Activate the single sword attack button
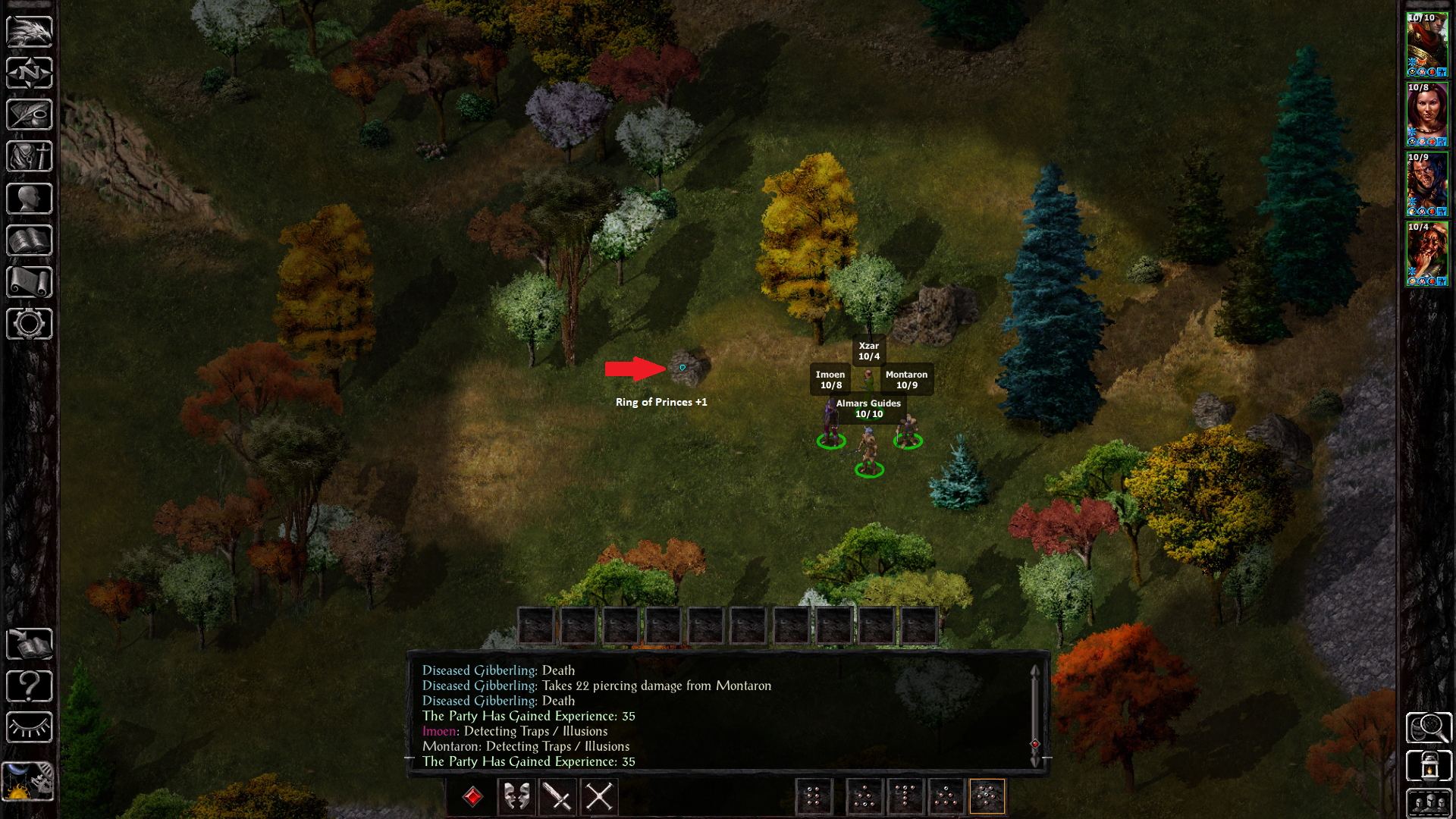The width and height of the screenshot is (1456, 819). [558, 797]
